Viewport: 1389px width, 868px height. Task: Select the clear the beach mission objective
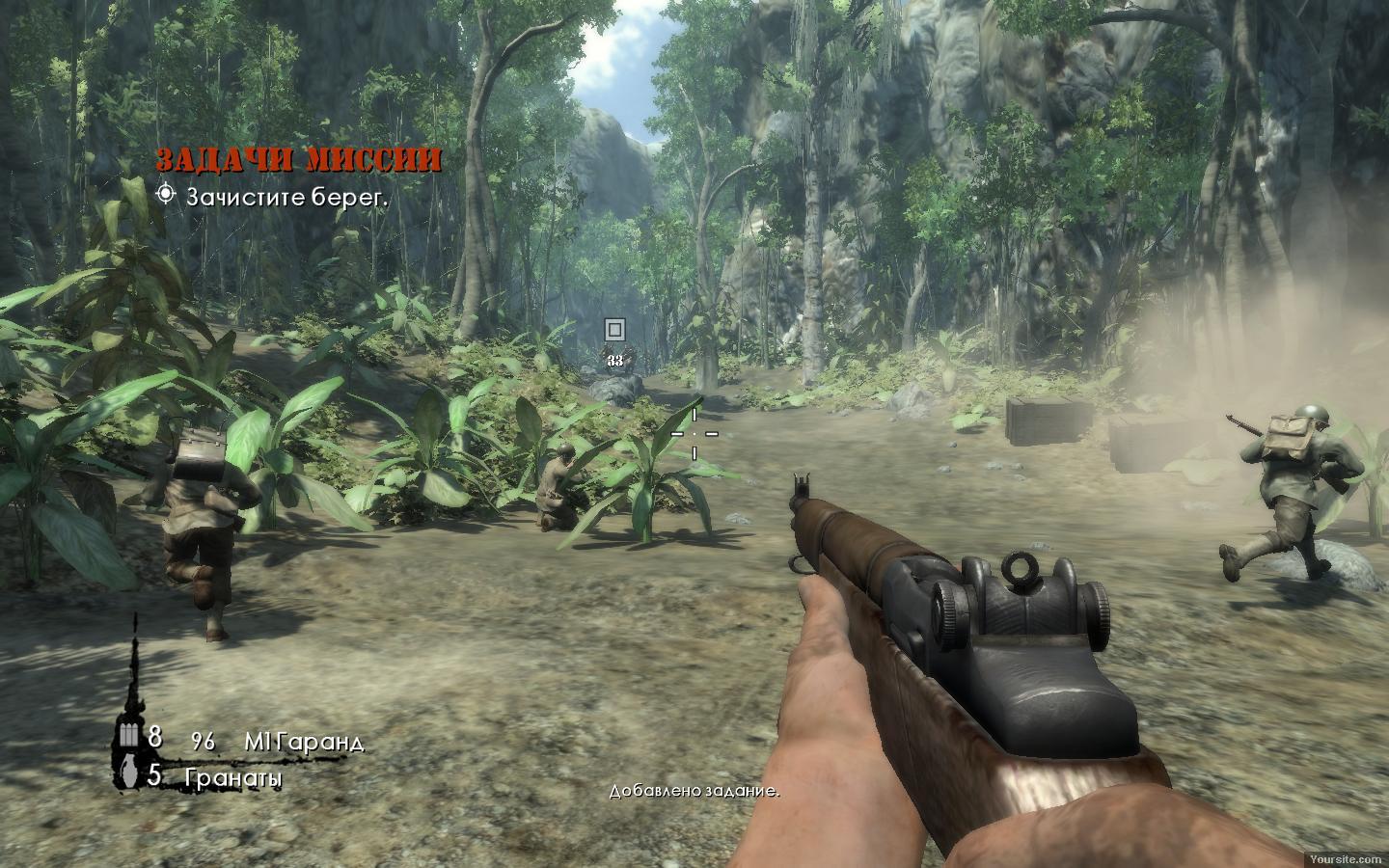click(286, 197)
